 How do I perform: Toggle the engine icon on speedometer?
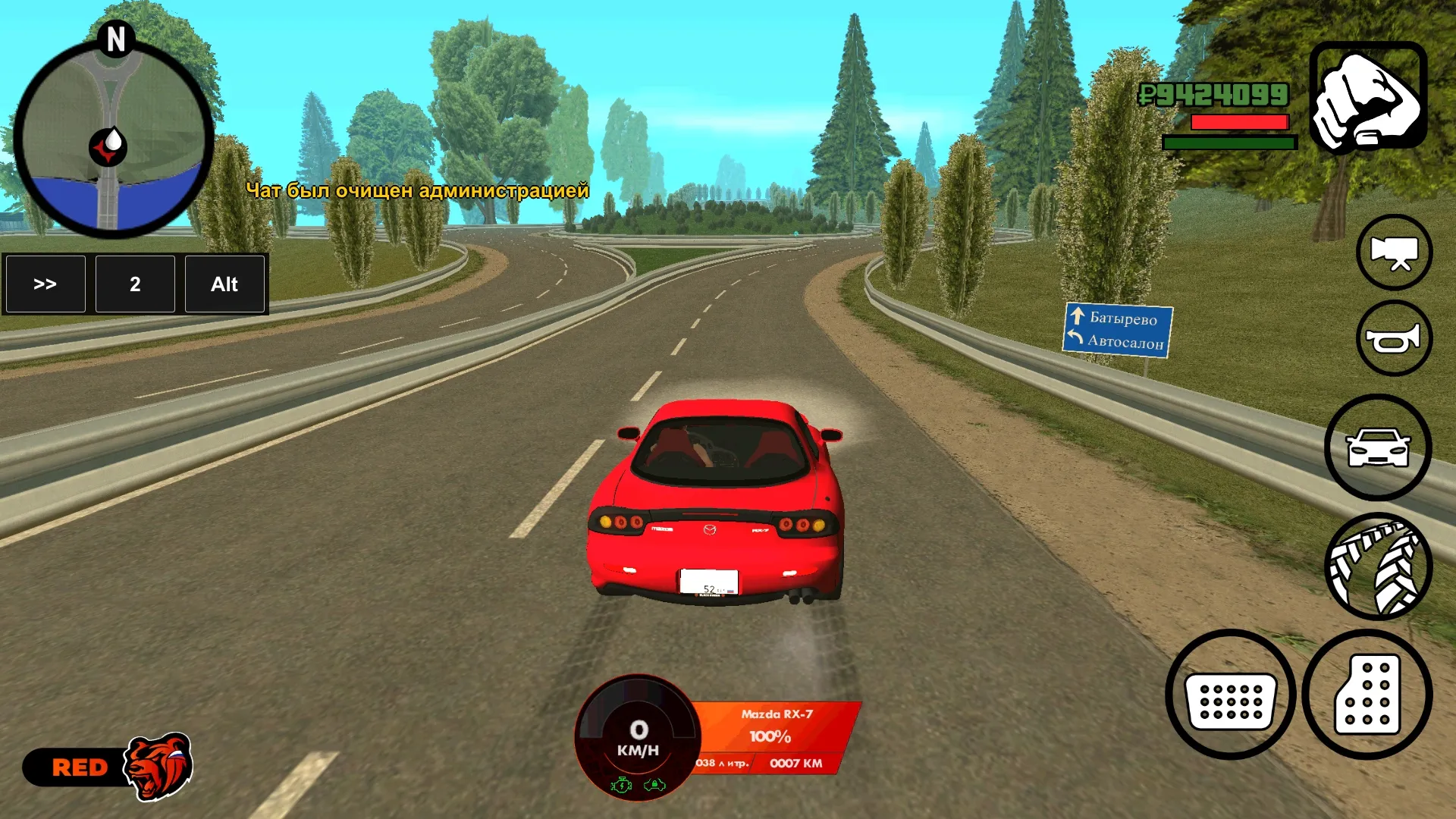click(x=622, y=785)
